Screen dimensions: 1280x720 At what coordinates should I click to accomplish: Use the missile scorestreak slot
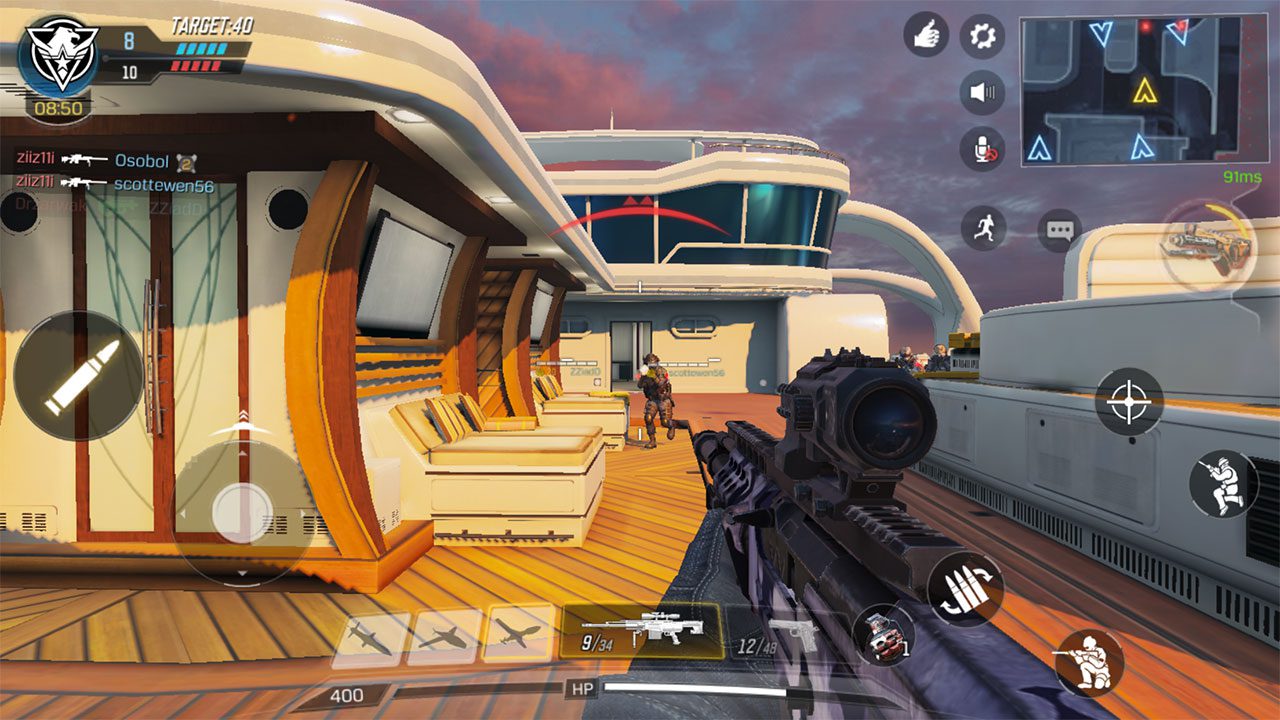tap(370, 637)
